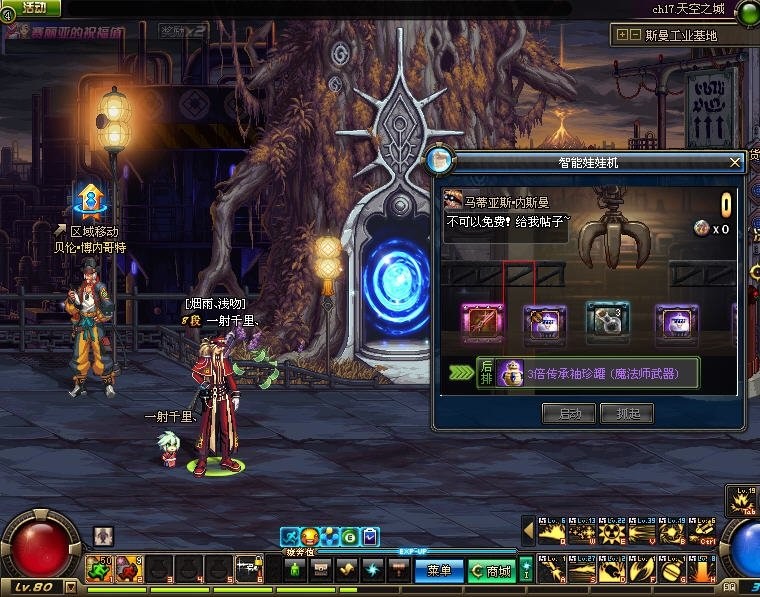
Task: Click the 抓起 button
Action: point(627,413)
